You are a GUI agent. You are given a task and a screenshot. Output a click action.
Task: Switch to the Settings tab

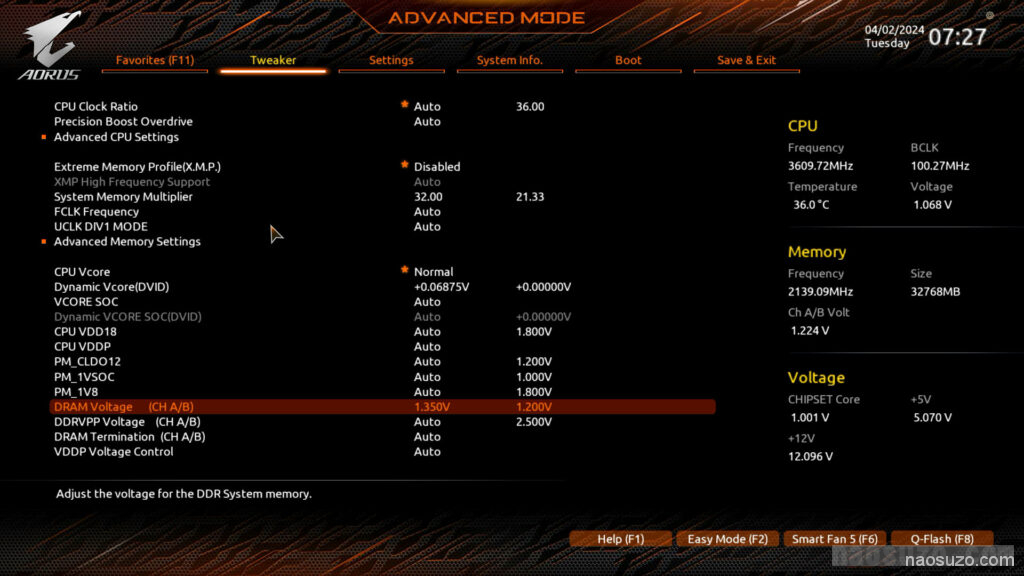pyautogui.click(x=391, y=60)
